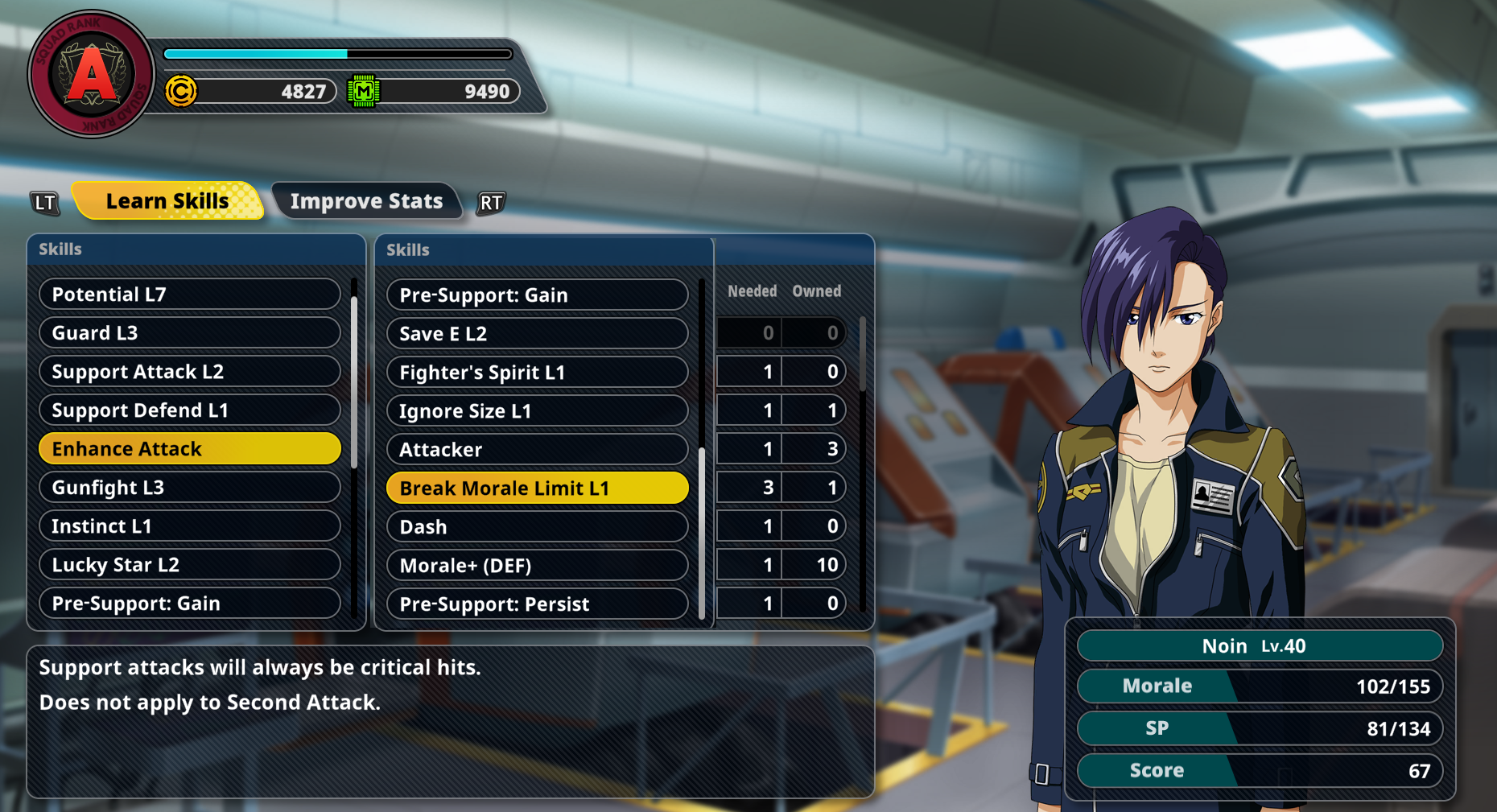The width and height of the screenshot is (1497, 812).
Task: Open the Learn Skills tab
Action: (x=167, y=201)
